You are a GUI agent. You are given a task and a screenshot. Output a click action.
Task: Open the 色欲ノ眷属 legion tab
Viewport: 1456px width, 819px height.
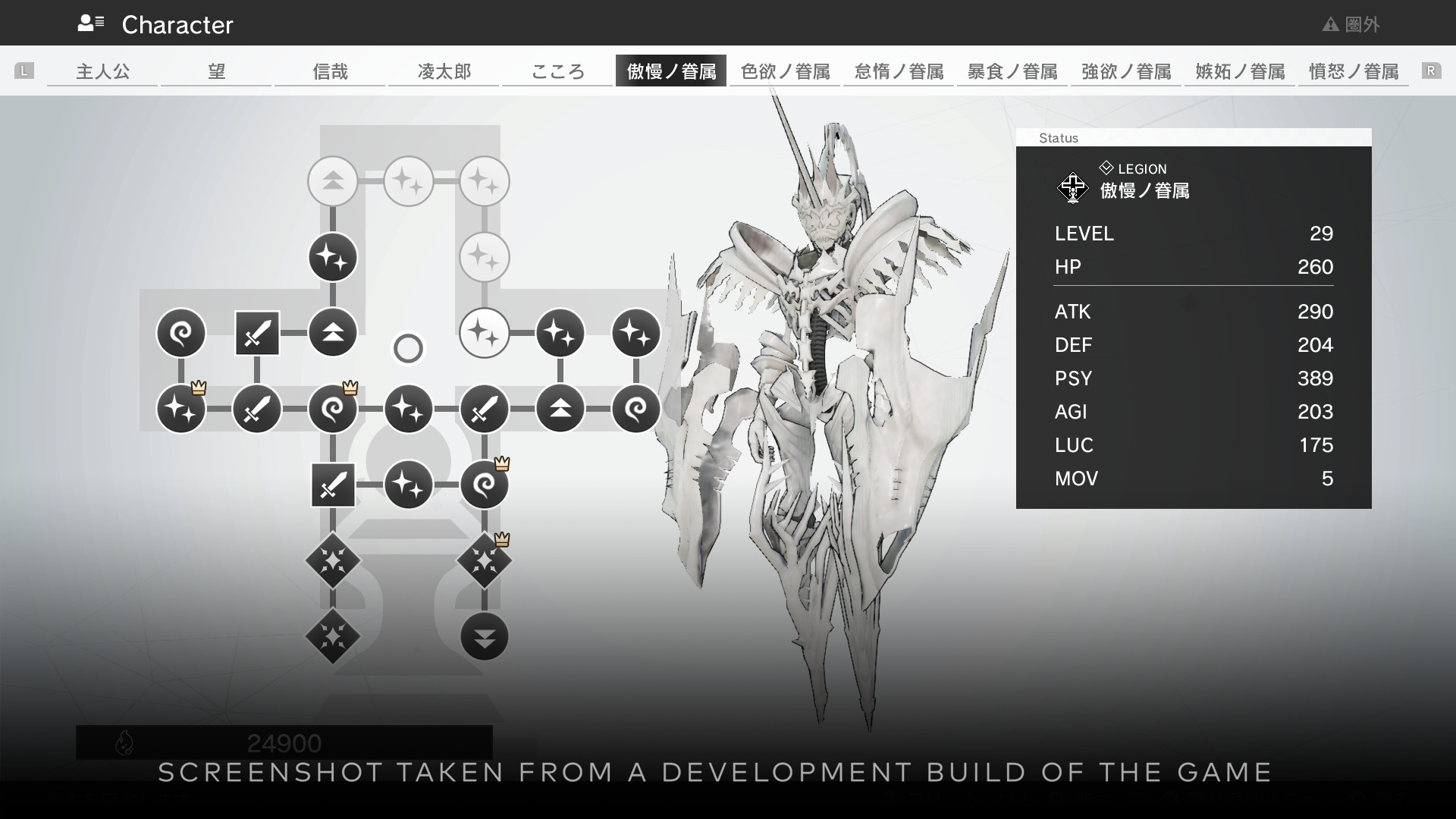pyautogui.click(x=784, y=71)
